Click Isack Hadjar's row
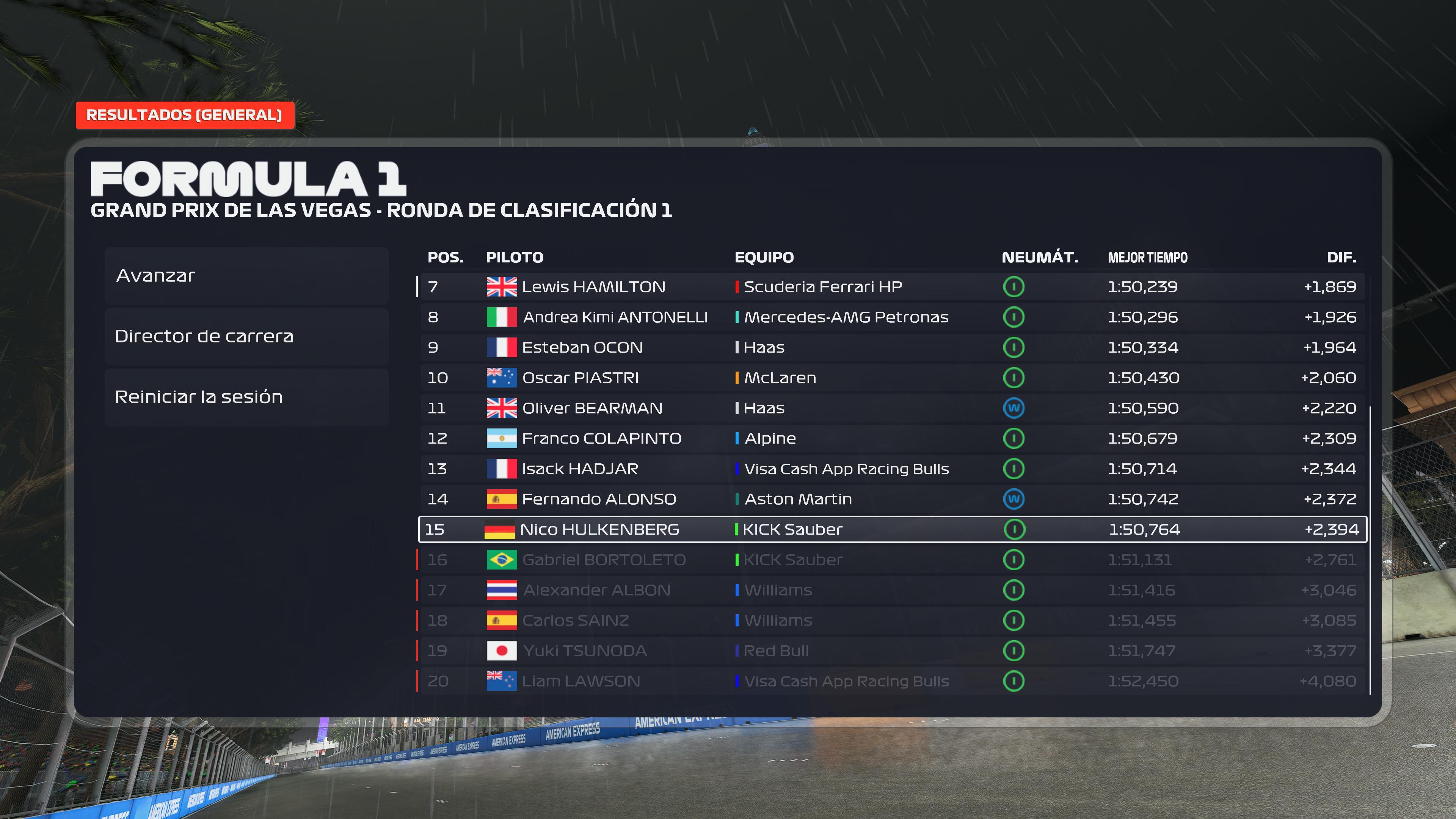The width and height of the screenshot is (1456, 819). click(x=892, y=469)
